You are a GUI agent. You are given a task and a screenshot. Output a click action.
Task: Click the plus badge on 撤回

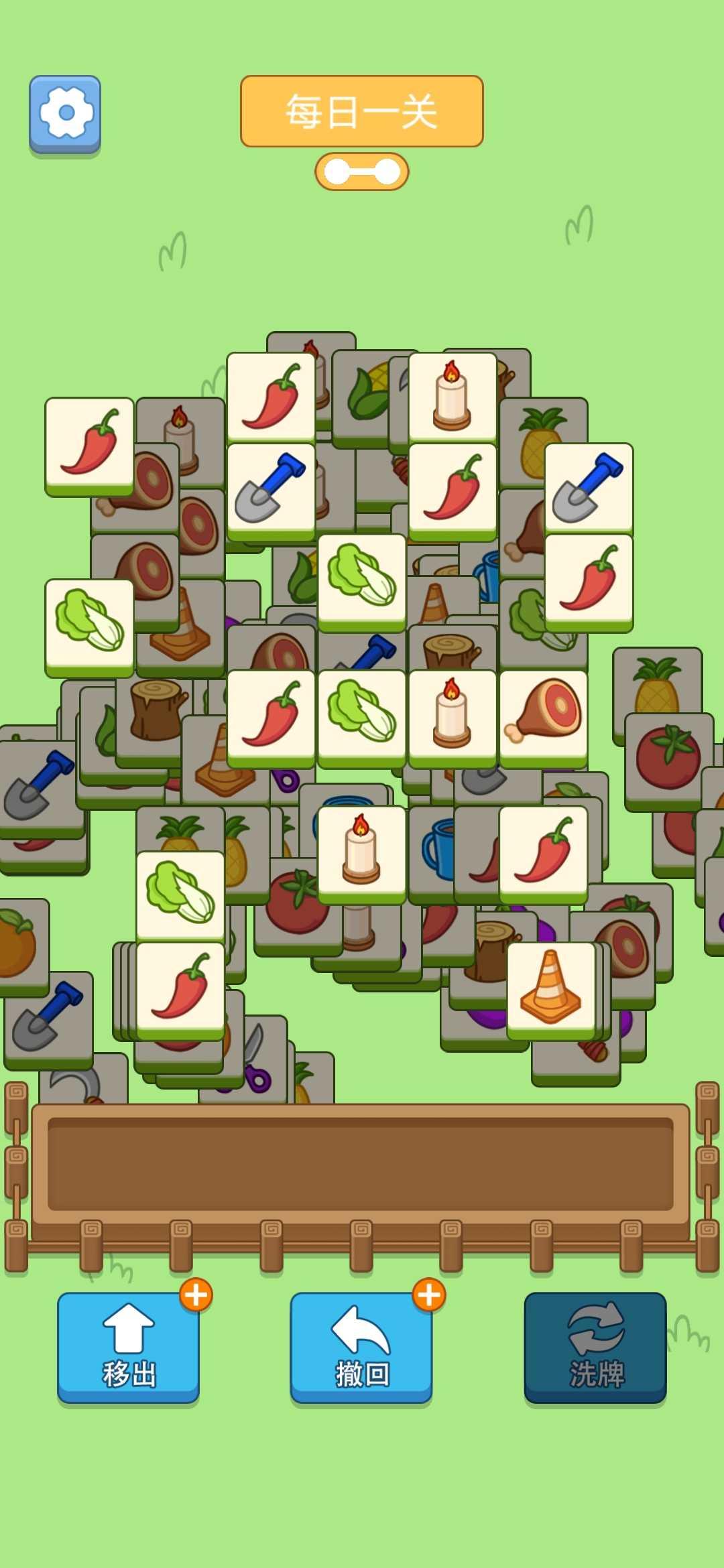click(429, 1295)
